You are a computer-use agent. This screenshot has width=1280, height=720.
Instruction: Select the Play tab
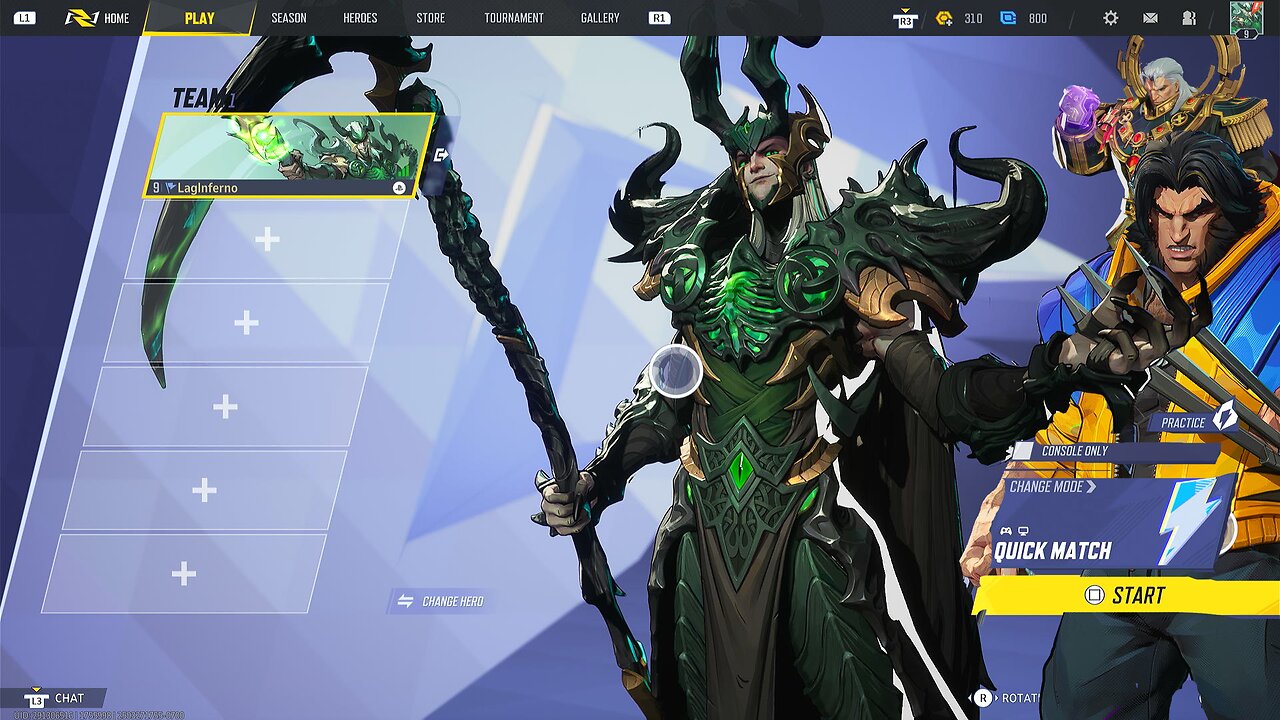pyautogui.click(x=199, y=18)
